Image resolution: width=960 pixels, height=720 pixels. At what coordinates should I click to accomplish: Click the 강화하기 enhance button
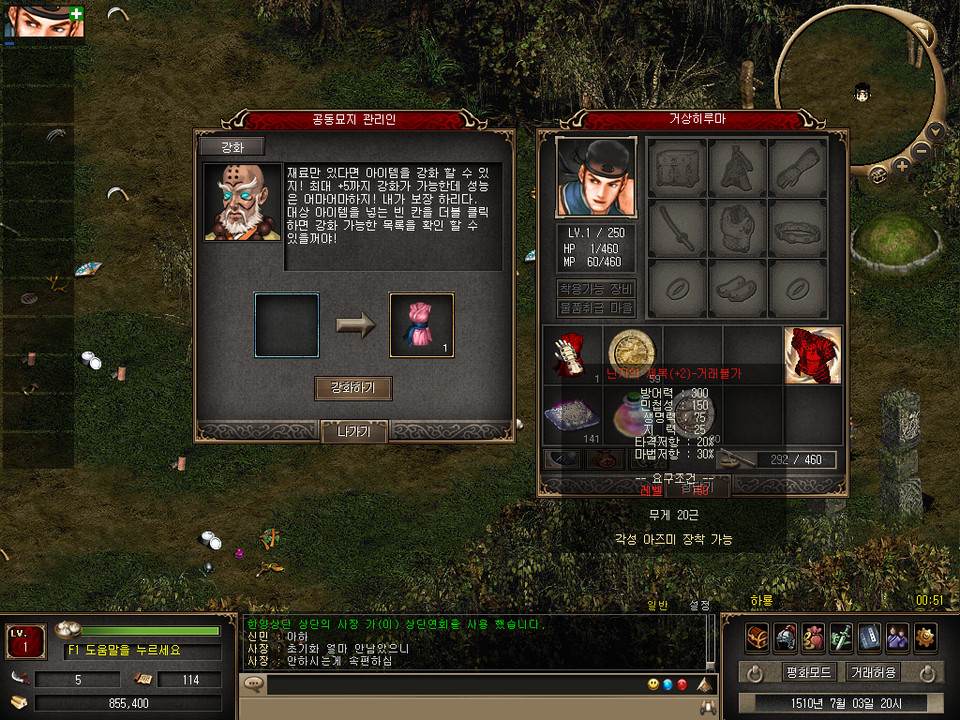[353, 388]
